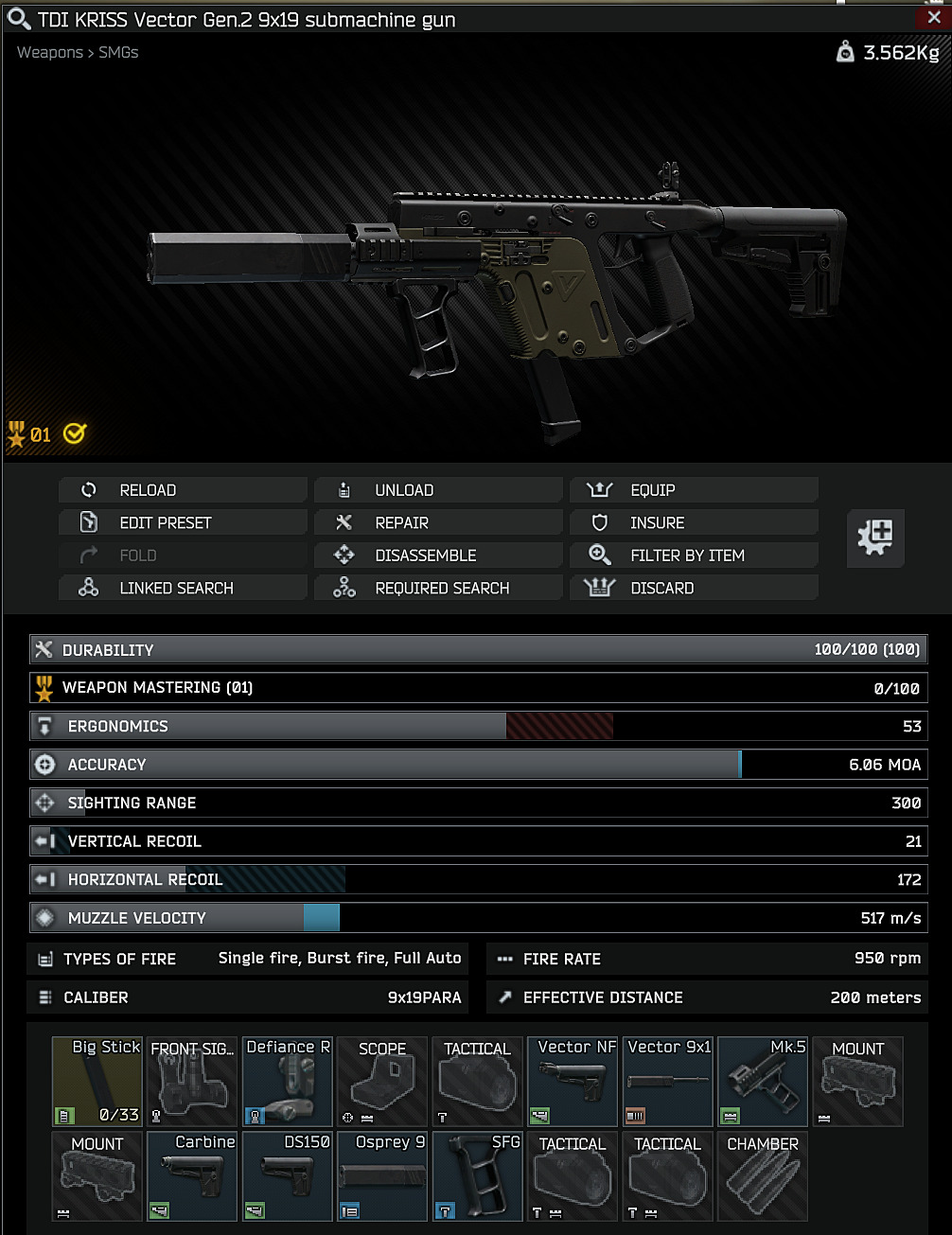
Task: Run a Required Search
Action: pyautogui.click(x=438, y=588)
